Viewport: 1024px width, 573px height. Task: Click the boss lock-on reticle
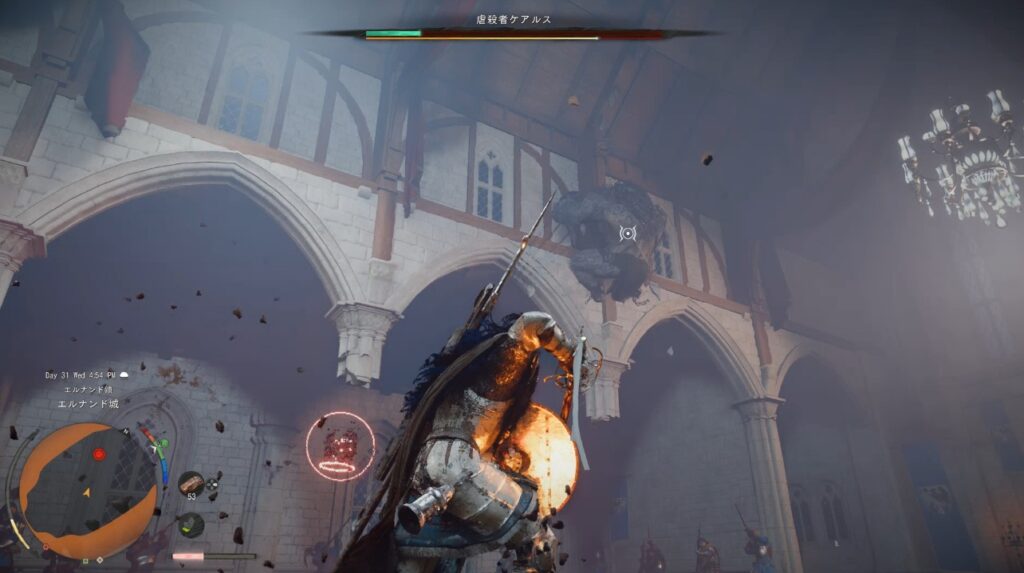tap(627, 233)
